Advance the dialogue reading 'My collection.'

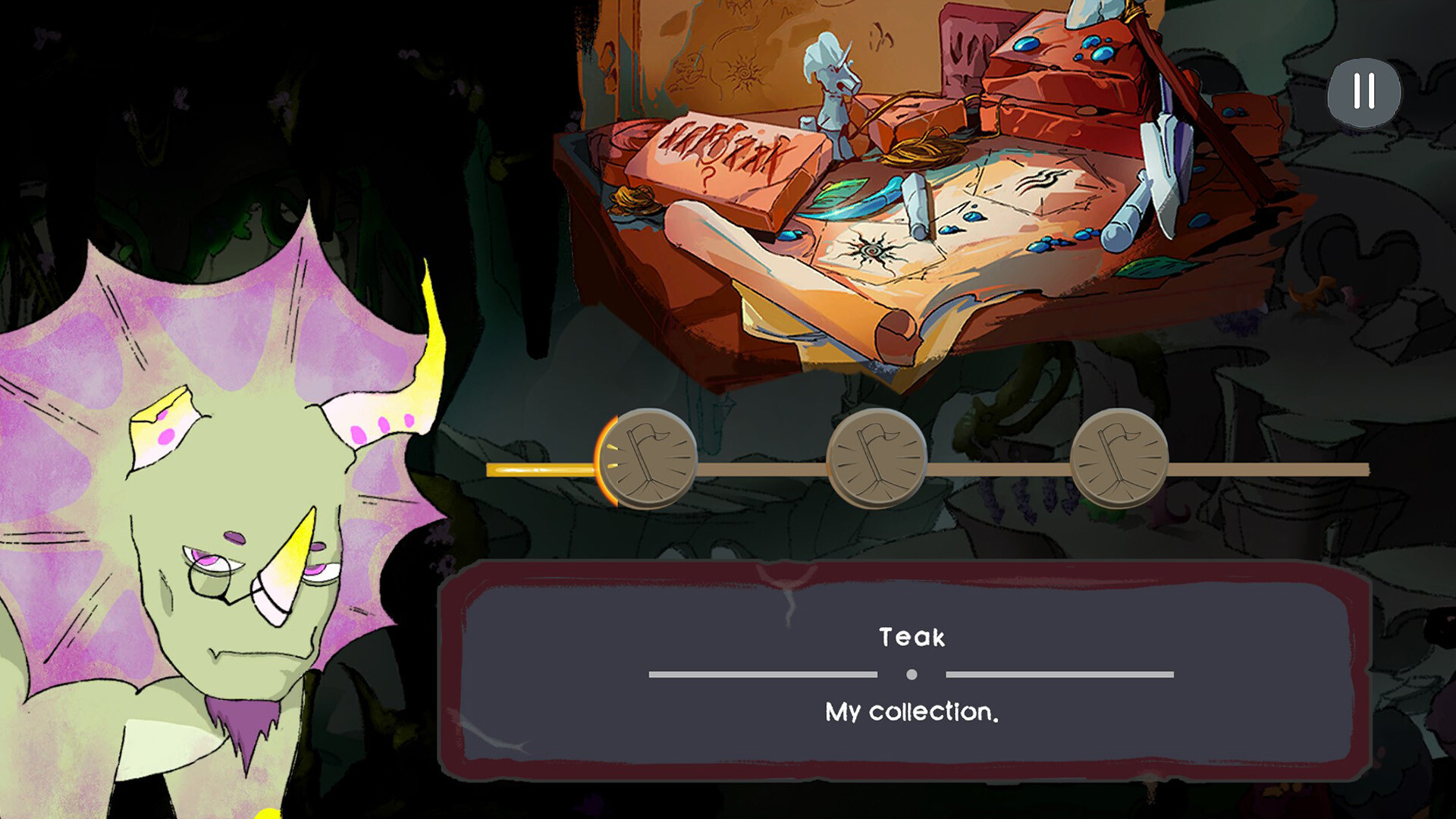pyautogui.click(x=910, y=711)
